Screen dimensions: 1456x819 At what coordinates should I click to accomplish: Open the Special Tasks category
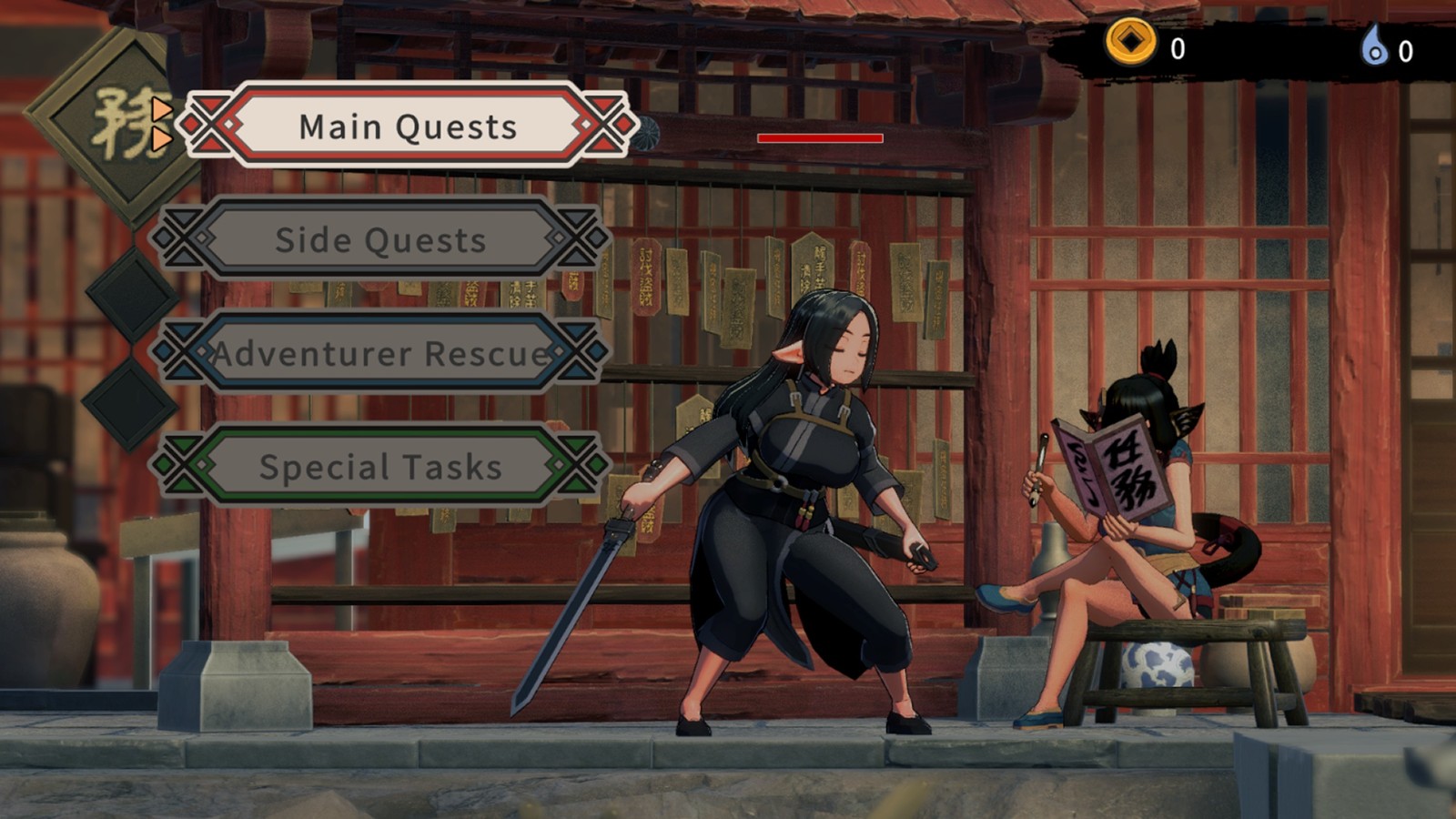[380, 466]
